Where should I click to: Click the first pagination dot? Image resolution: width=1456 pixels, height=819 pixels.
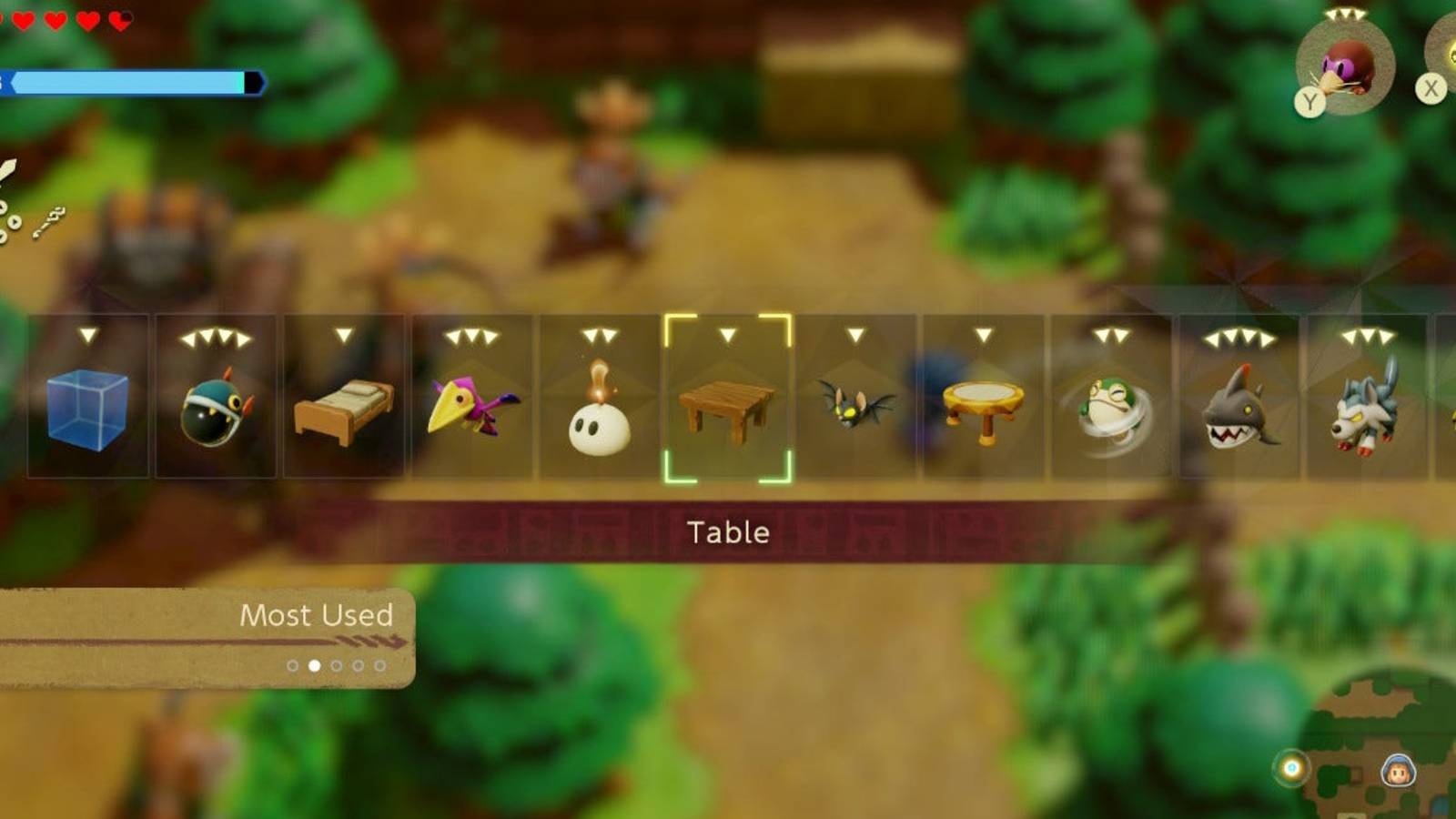pos(293,665)
